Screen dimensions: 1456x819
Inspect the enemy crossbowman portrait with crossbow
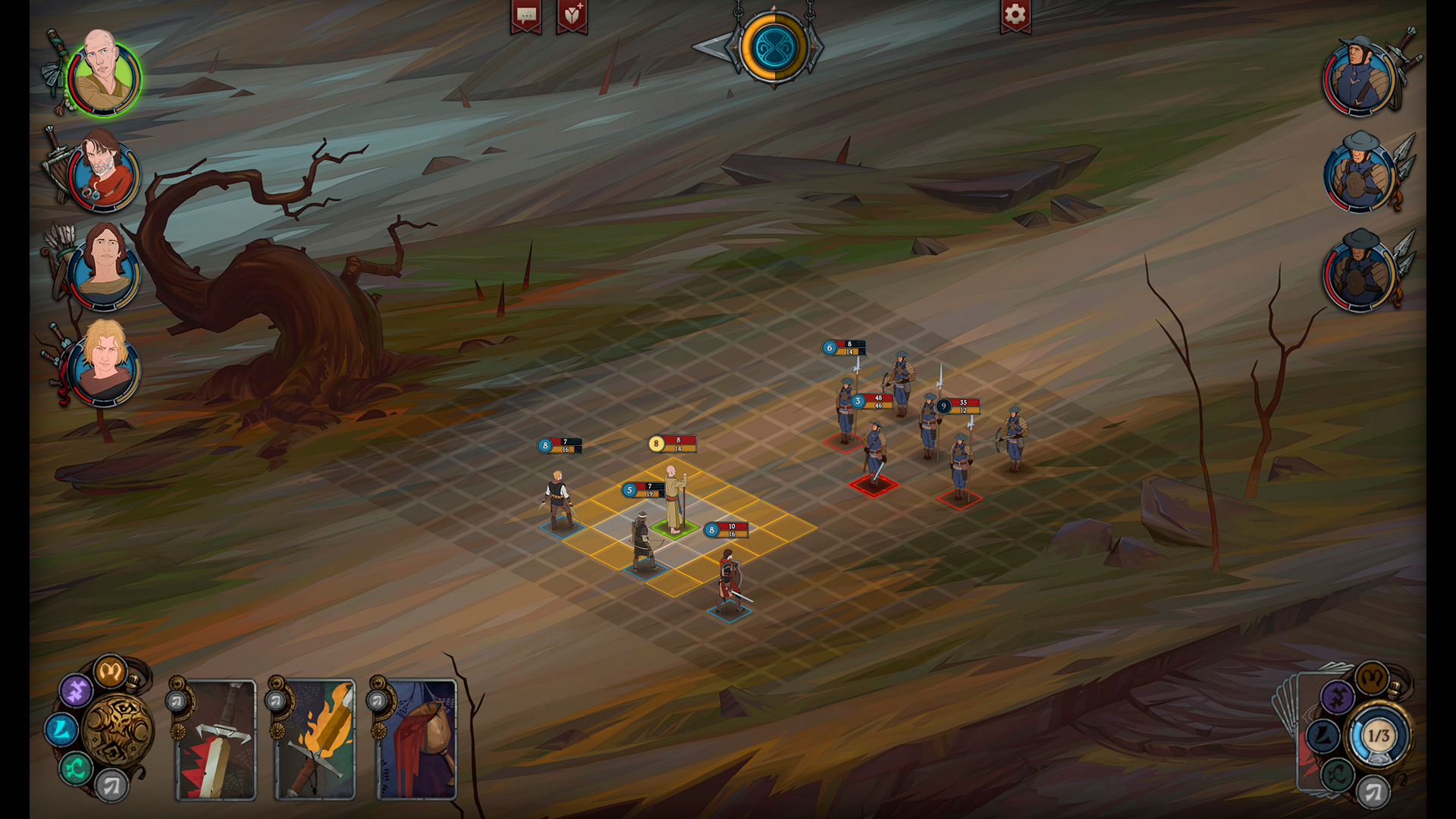click(x=1360, y=77)
